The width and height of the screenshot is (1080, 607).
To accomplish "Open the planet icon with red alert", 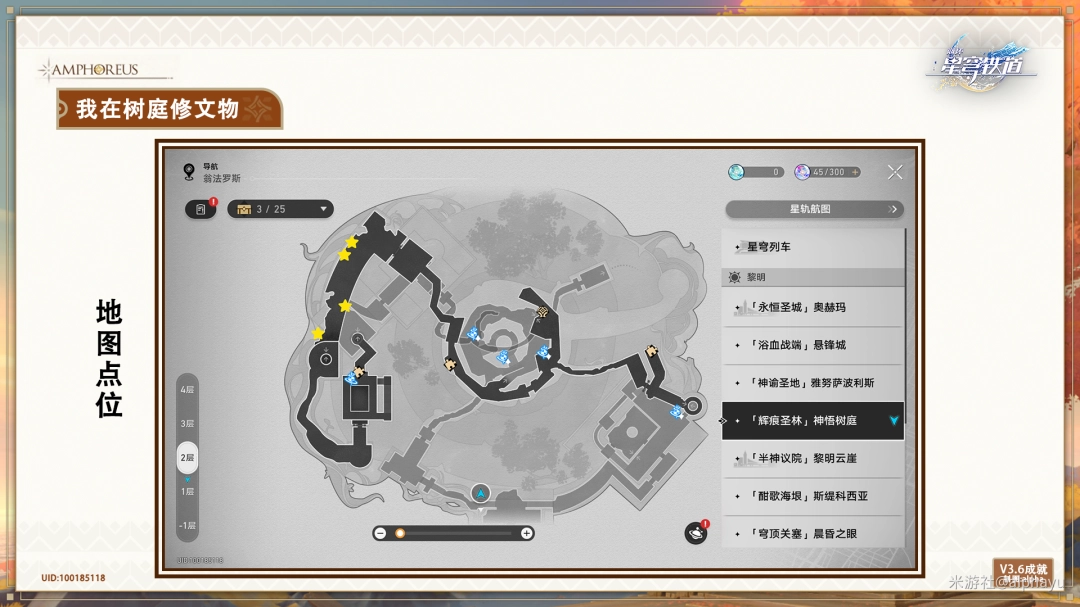I will click(695, 533).
